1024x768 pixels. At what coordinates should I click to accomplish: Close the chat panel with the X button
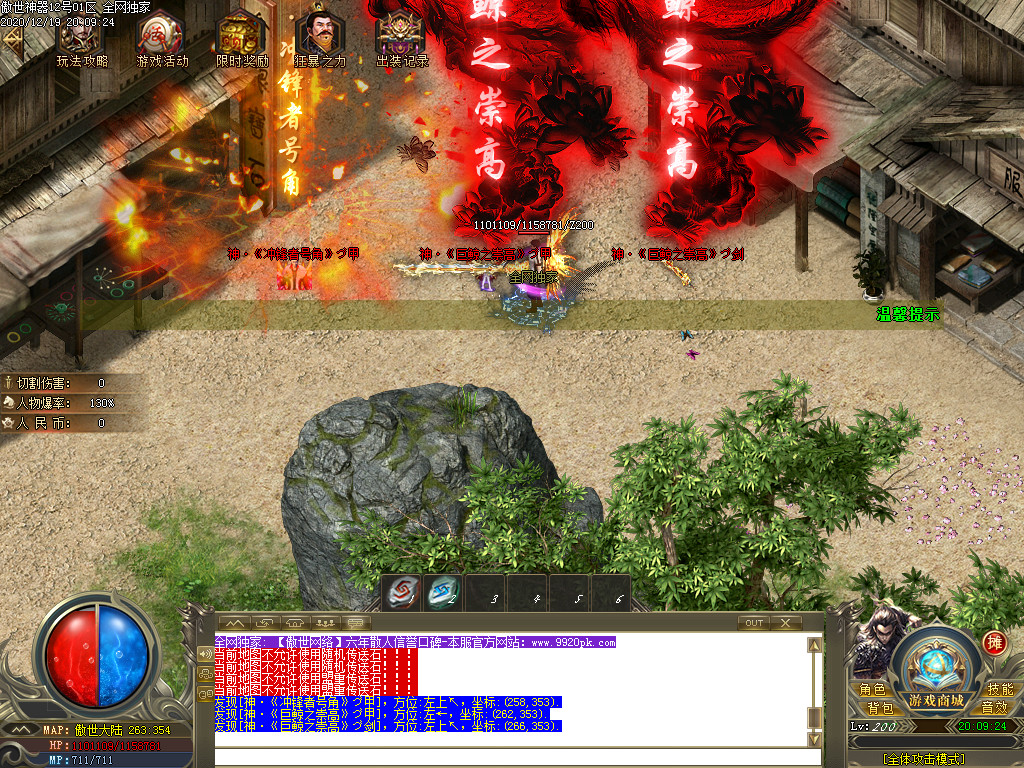(787, 622)
